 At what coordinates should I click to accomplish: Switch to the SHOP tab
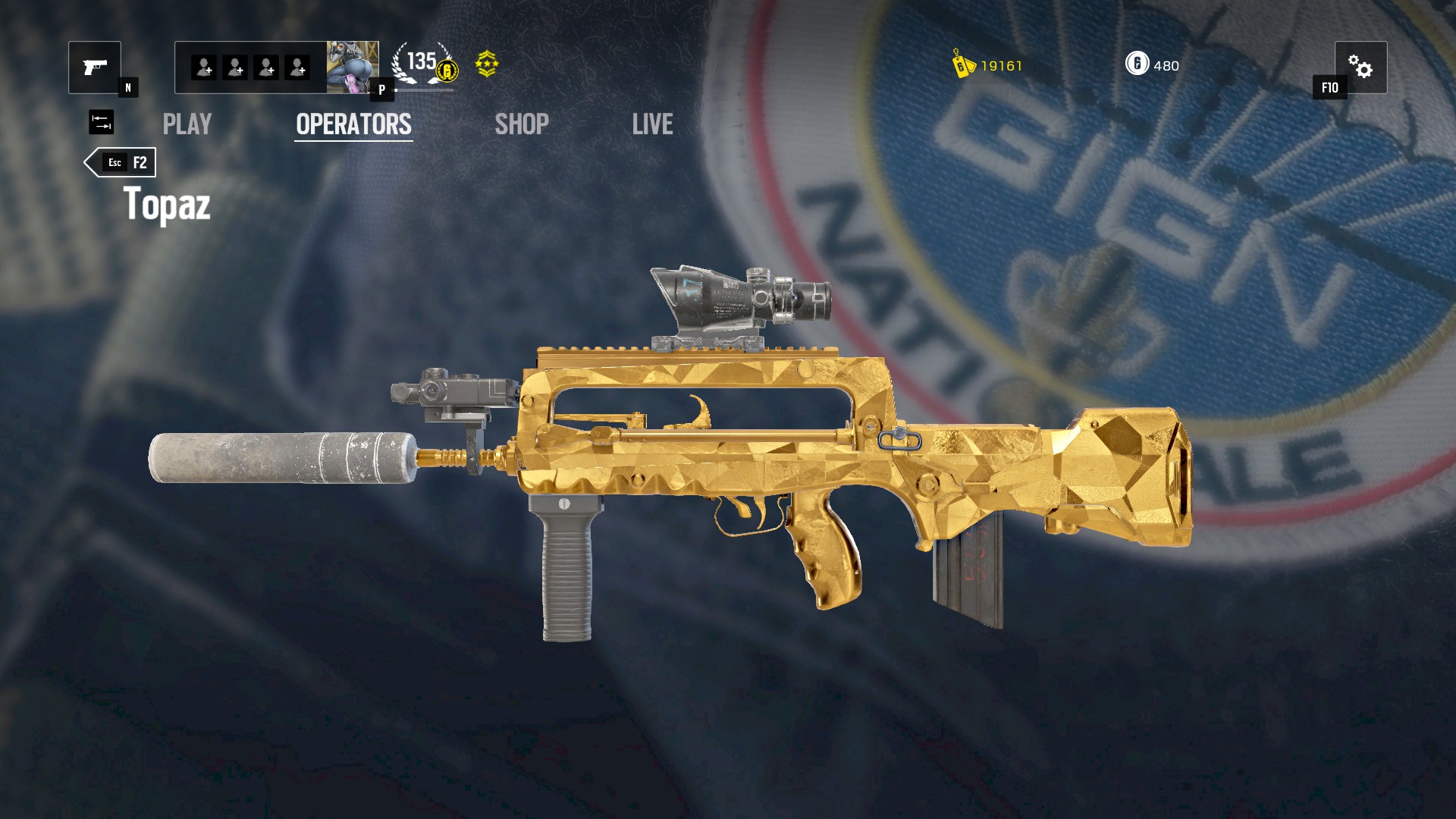click(x=522, y=124)
